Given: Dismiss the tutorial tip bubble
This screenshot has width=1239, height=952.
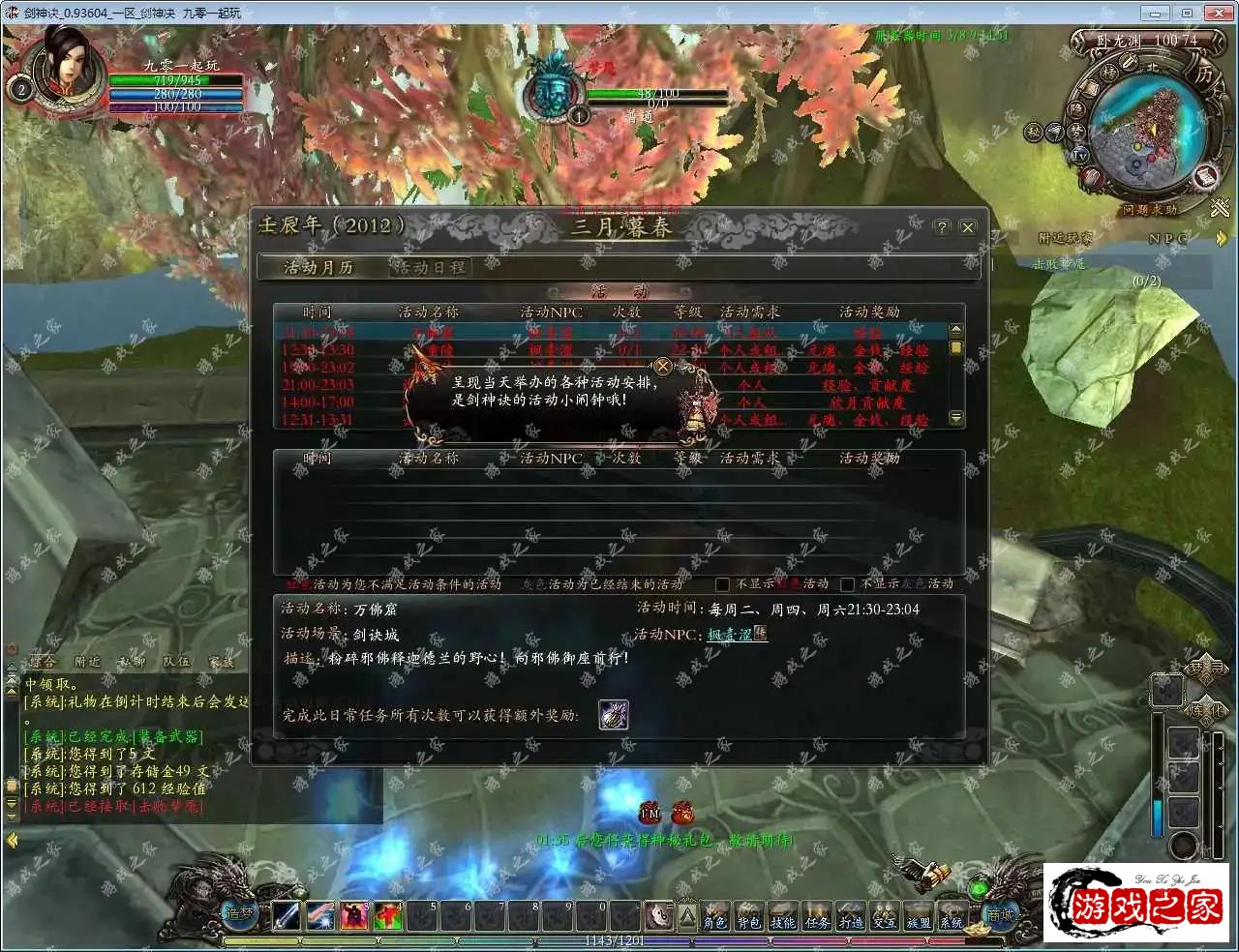Looking at the screenshot, I should pyautogui.click(x=663, y=366).
